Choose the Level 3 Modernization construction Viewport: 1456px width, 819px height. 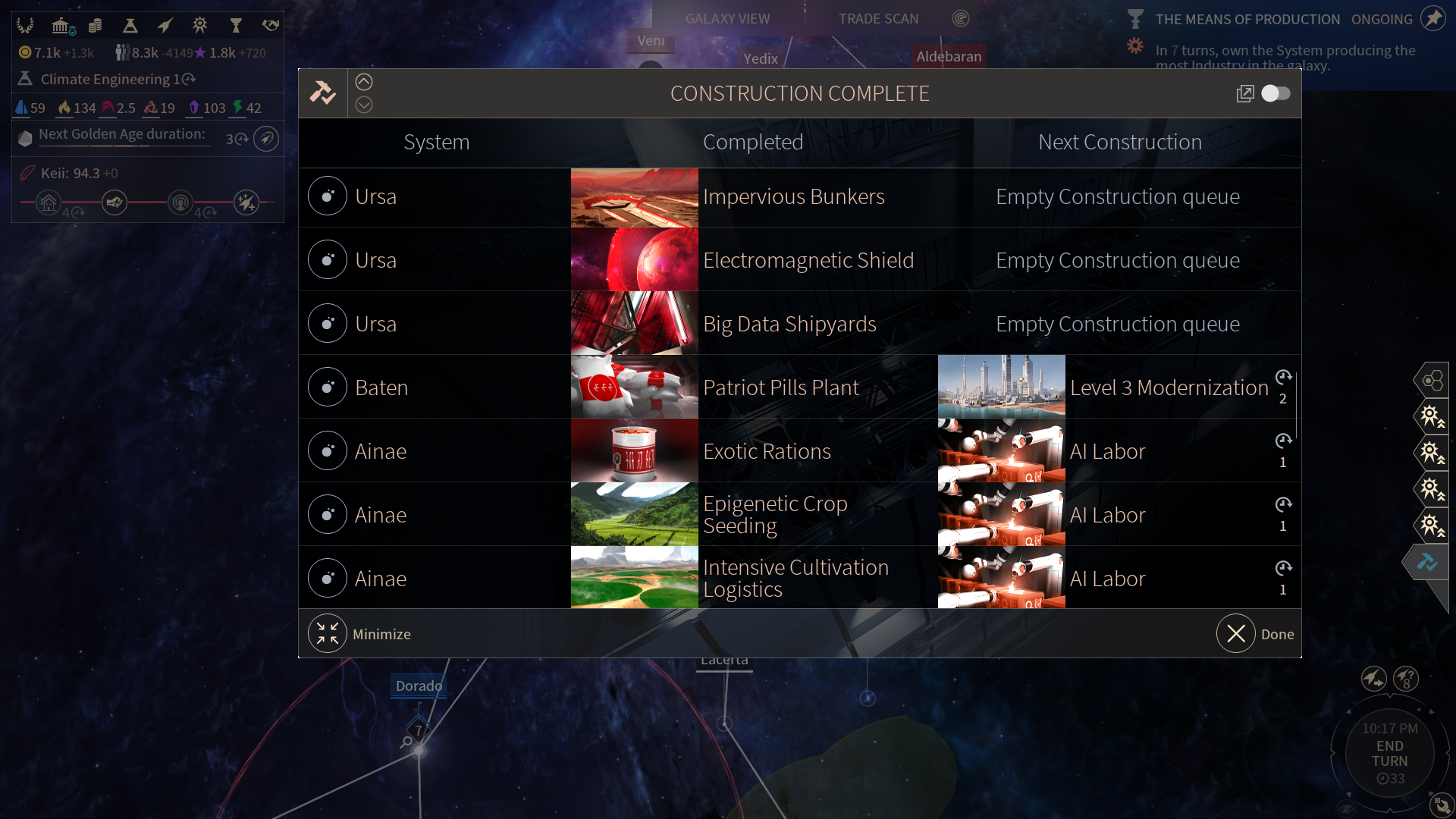1169,388
